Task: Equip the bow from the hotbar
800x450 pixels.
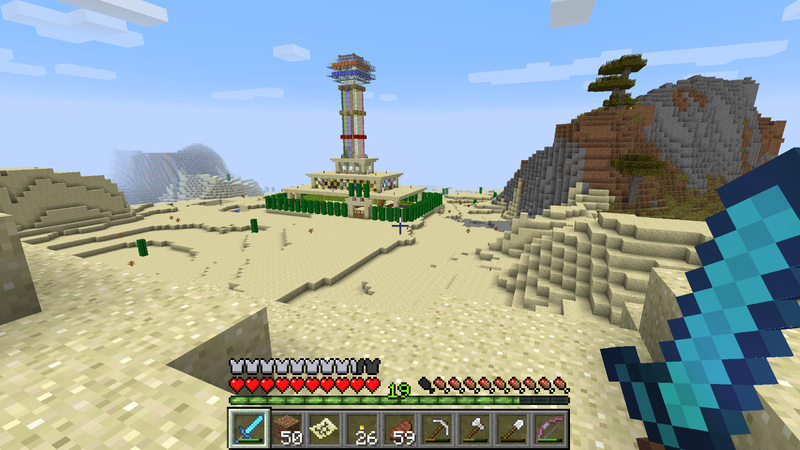Action: pyautogui.click(x=551, y=428)
